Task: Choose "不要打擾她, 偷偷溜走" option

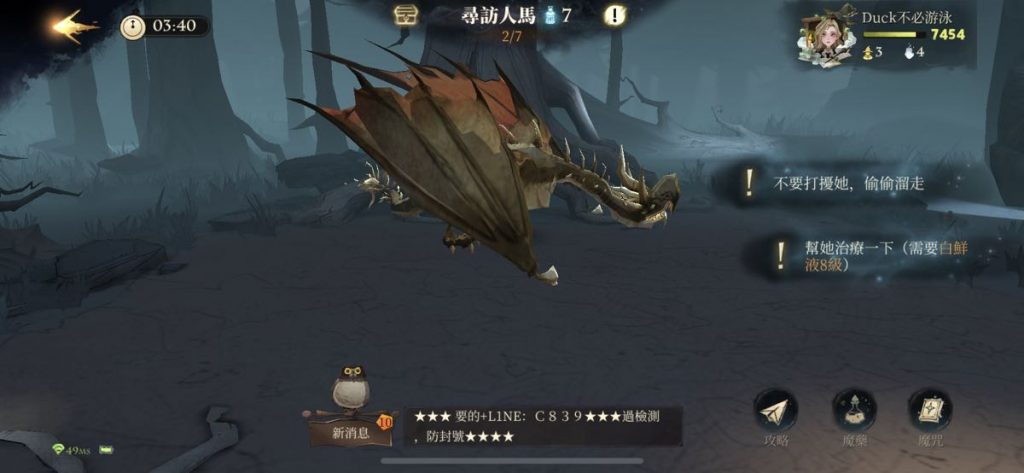Action: tap(845, 184)
